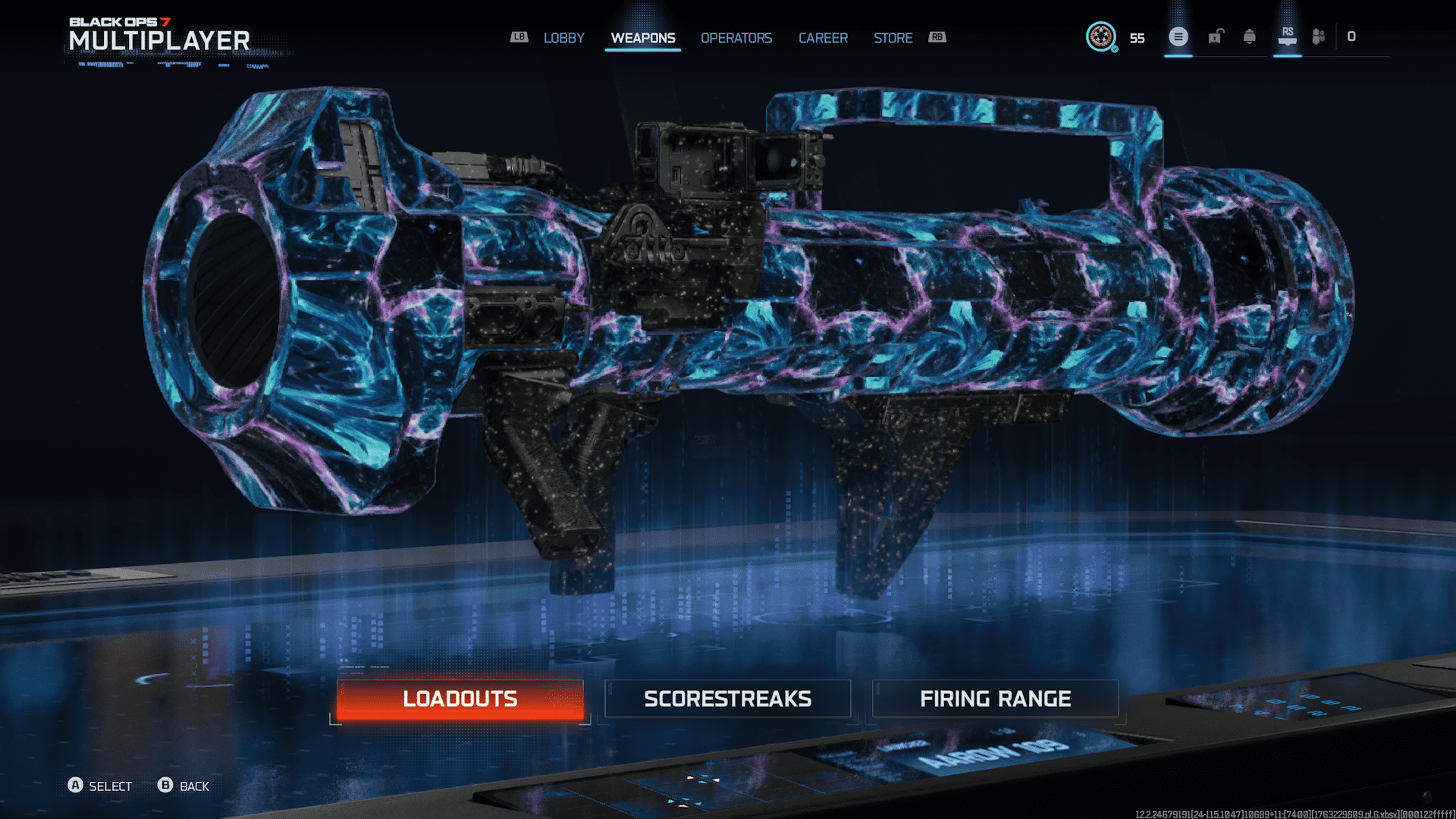This screenshot has width=1456, height=819.
Task: Select the WEAPONS tab
Action: click(642, 38)
